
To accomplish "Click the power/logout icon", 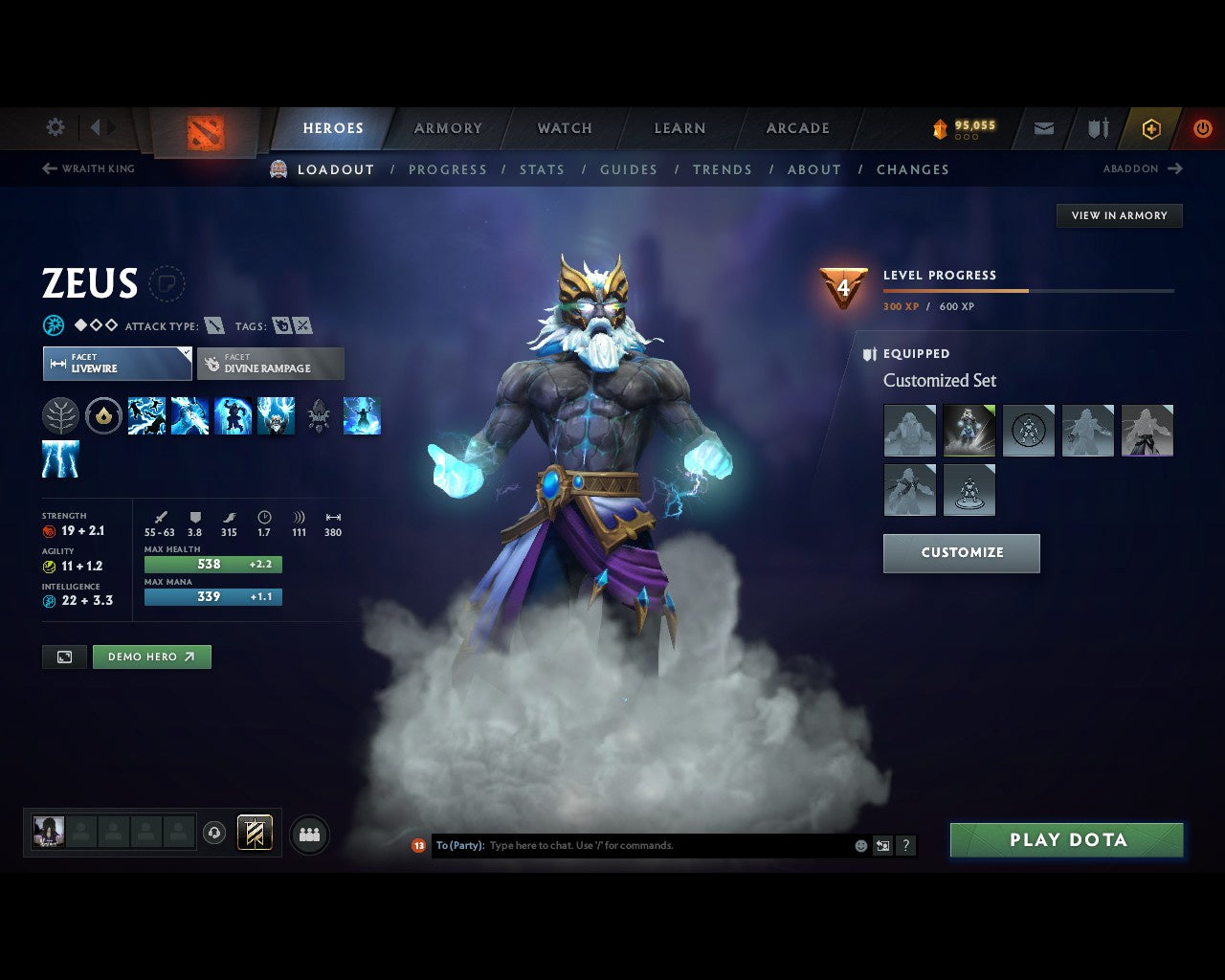I will [x=1203, y=127].
